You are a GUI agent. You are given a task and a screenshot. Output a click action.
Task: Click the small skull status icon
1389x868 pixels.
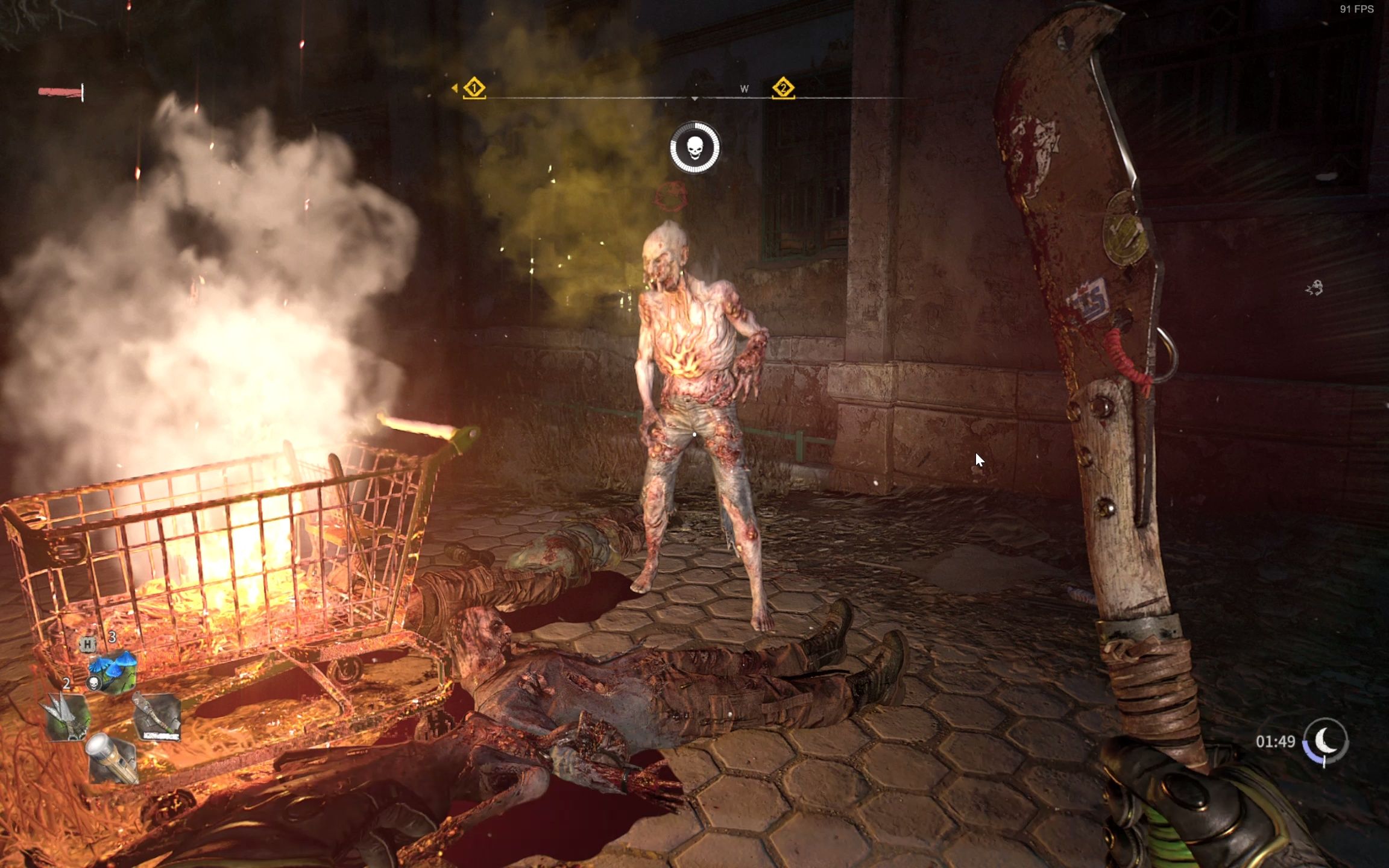click(x=93, y=683)
